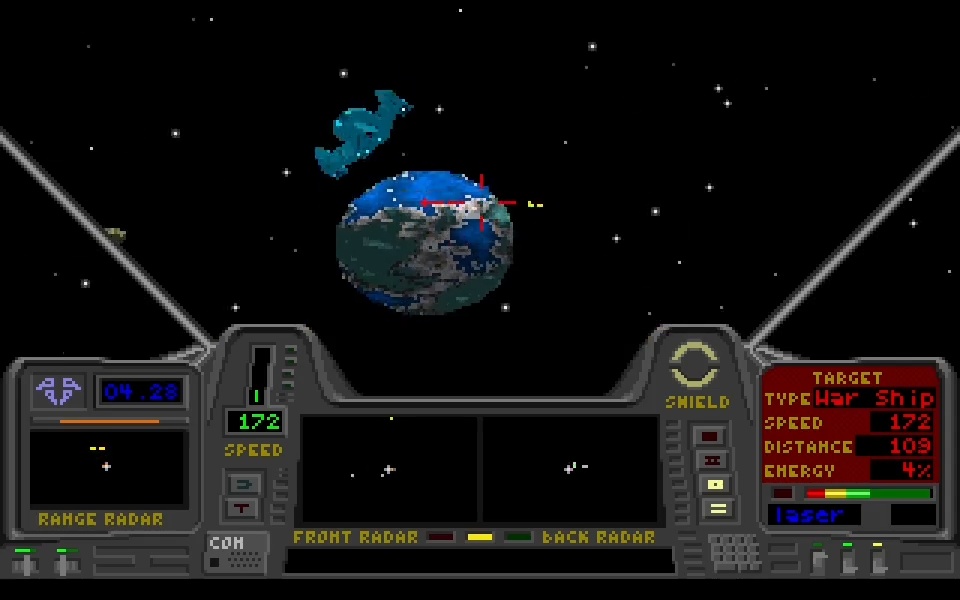The height and width of the screenshot is (600, 960).
Task: Click the Target info panel
Action: [849, 423]
